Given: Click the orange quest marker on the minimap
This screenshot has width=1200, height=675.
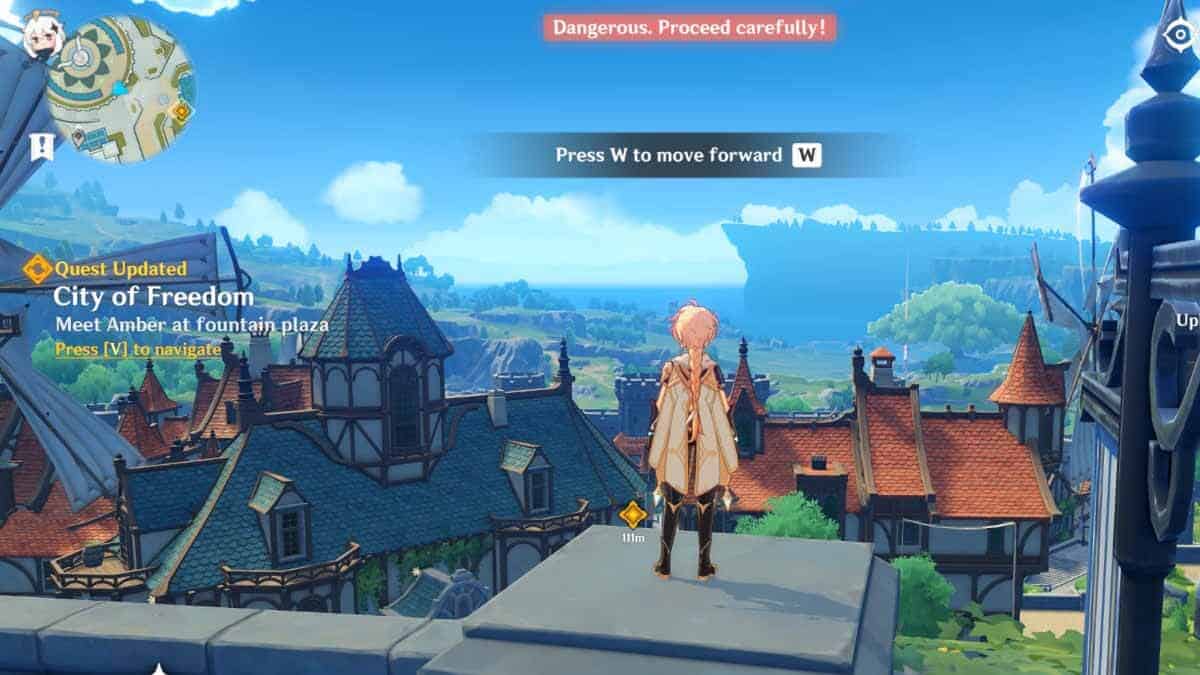Looking at the screenshot, I should 181,112.
